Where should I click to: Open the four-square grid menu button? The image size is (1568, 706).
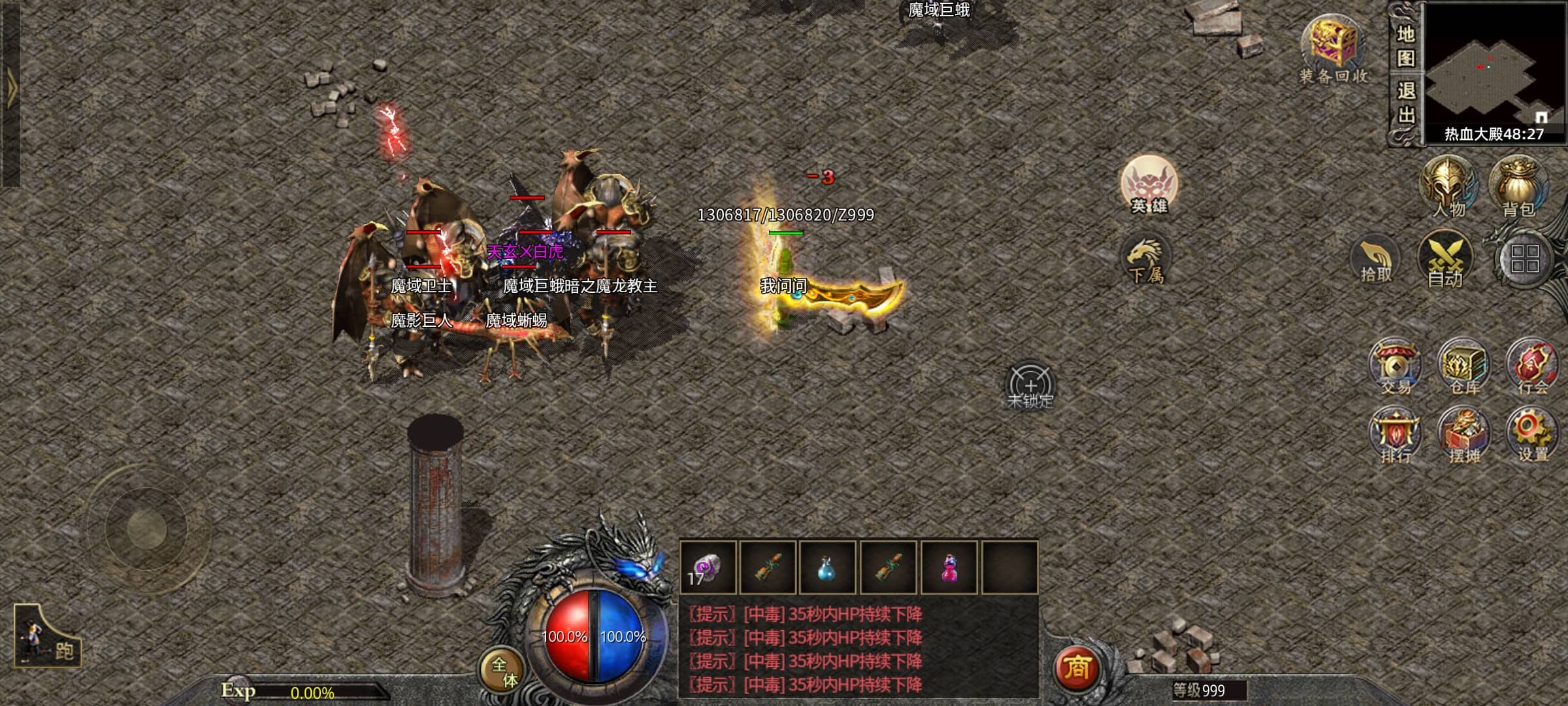pyautogui.click(x=1524, y=259)
